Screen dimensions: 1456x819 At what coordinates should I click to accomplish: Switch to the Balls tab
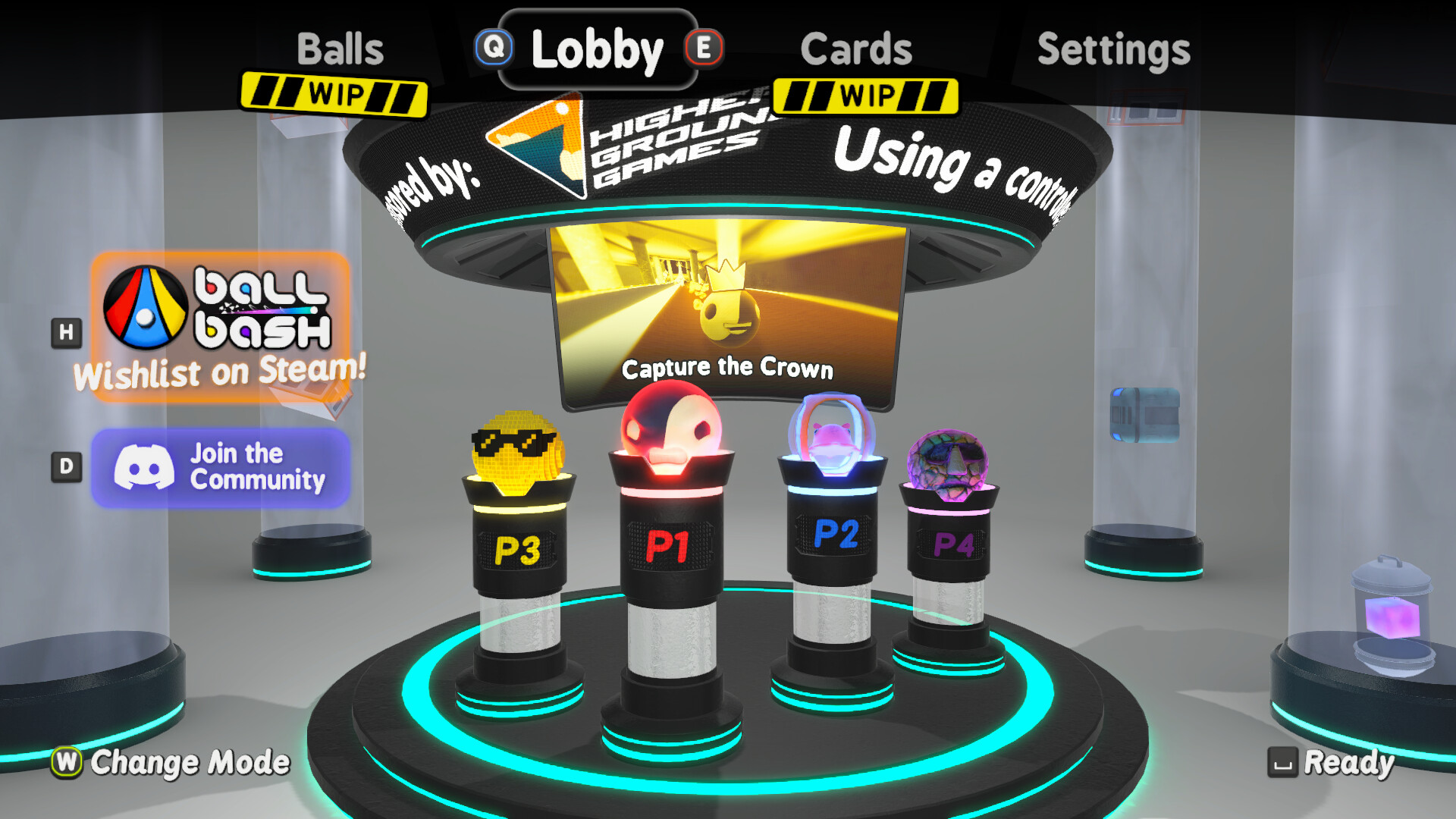coord(341,49)
